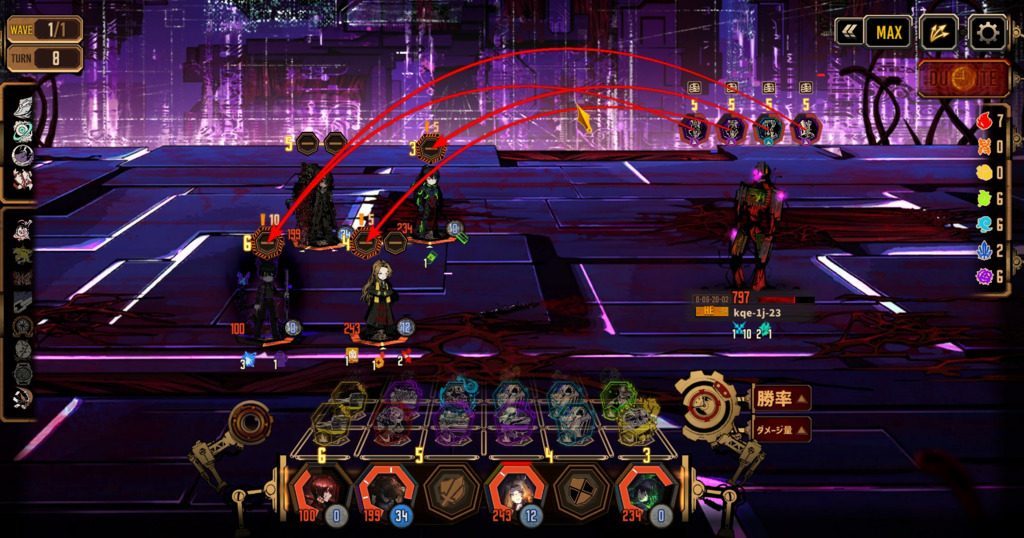The image size is (1024, 538).
Task: Click the double-arrow speed button
Action: coord(849,32)
